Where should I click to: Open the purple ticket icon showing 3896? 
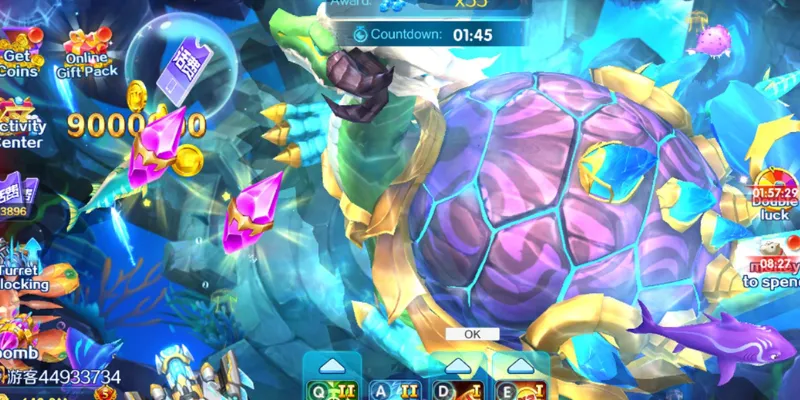point(16,197)
